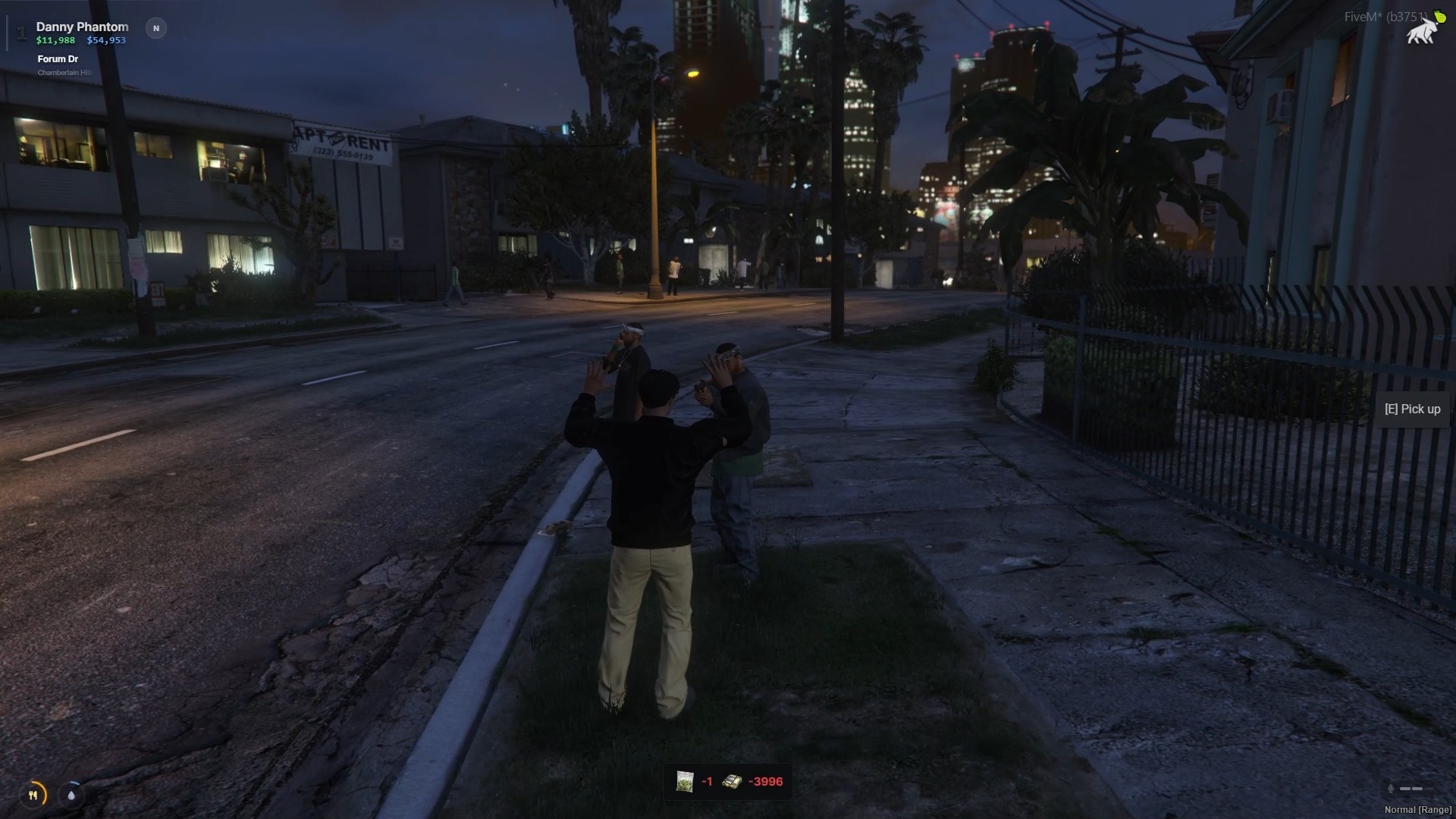Image resolution: width=1456 pixels, height=819 pixels.
Task: Click the white bull server logo
Action: coord(1423,31)
